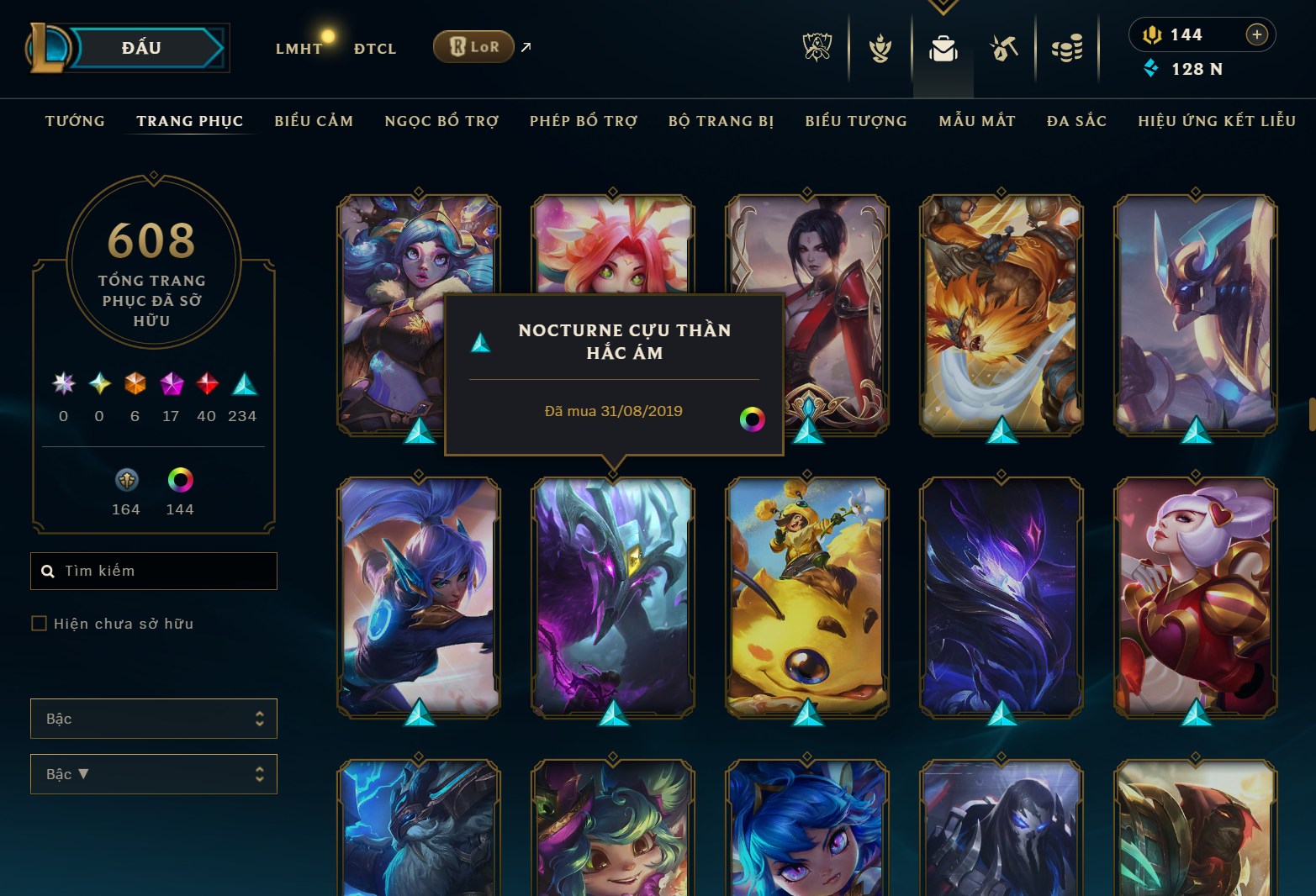Toggle the Hiện chưa sở hữu checkbox
The width and height of the screenshot is (1316, 896).
click(x=39, y=623)
